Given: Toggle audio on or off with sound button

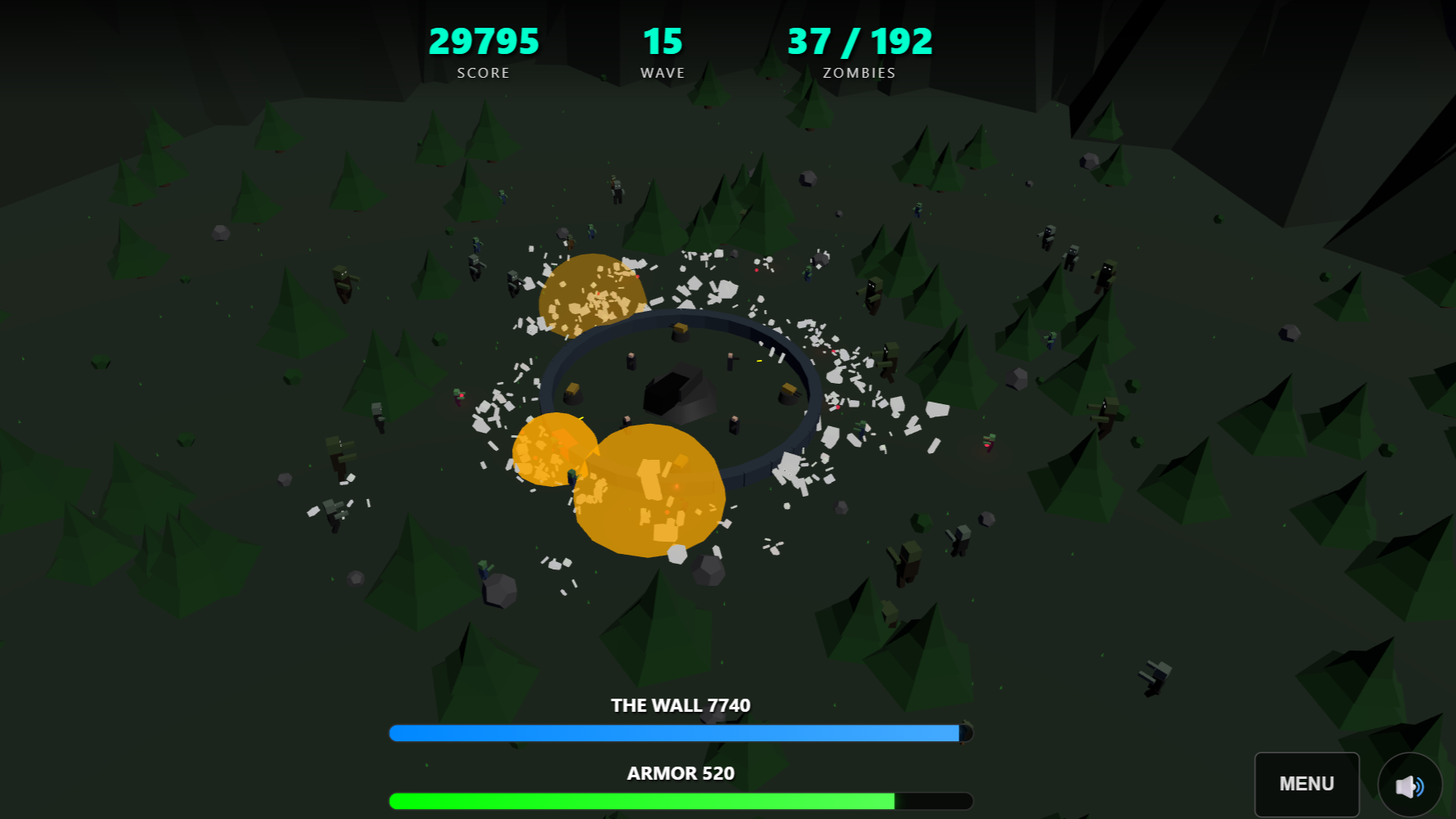Looking at the screenshot, I should point(1409,785).
